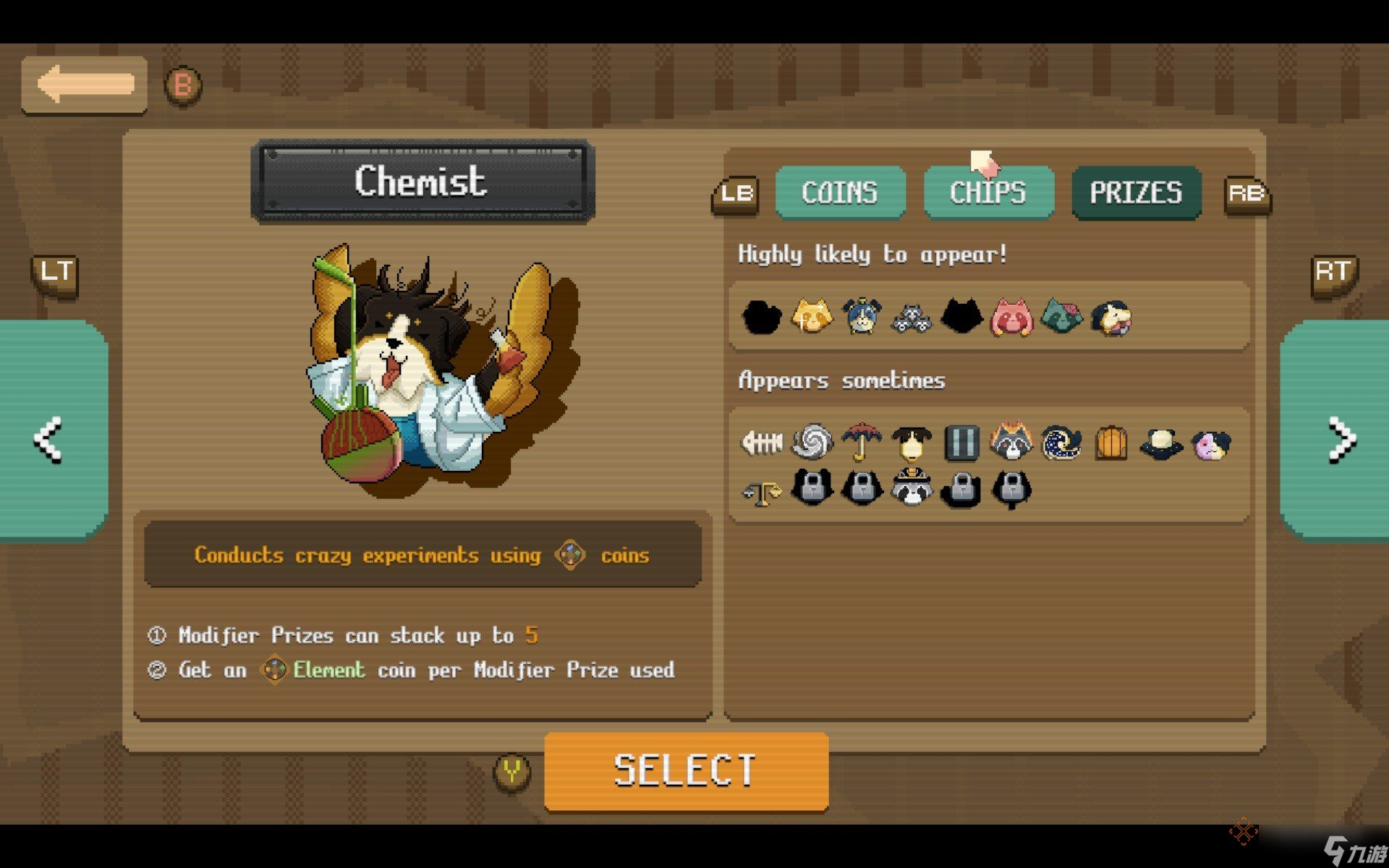
Task: Choose the pause symbol prize
Action: (961, 442)
